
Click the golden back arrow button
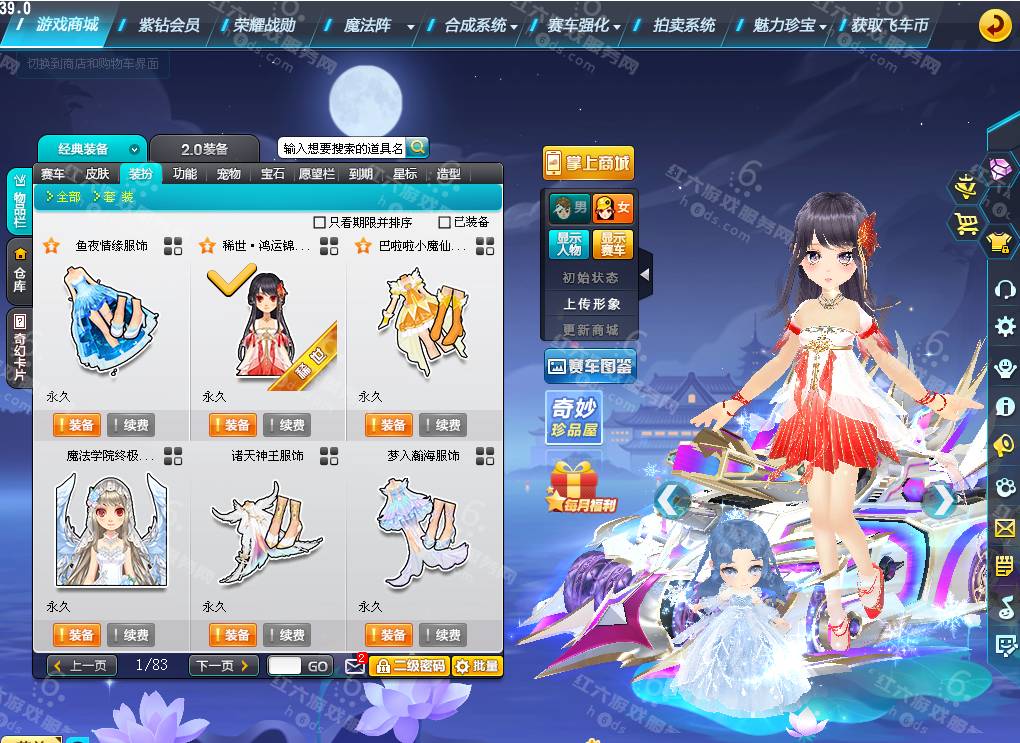point(994,26)
